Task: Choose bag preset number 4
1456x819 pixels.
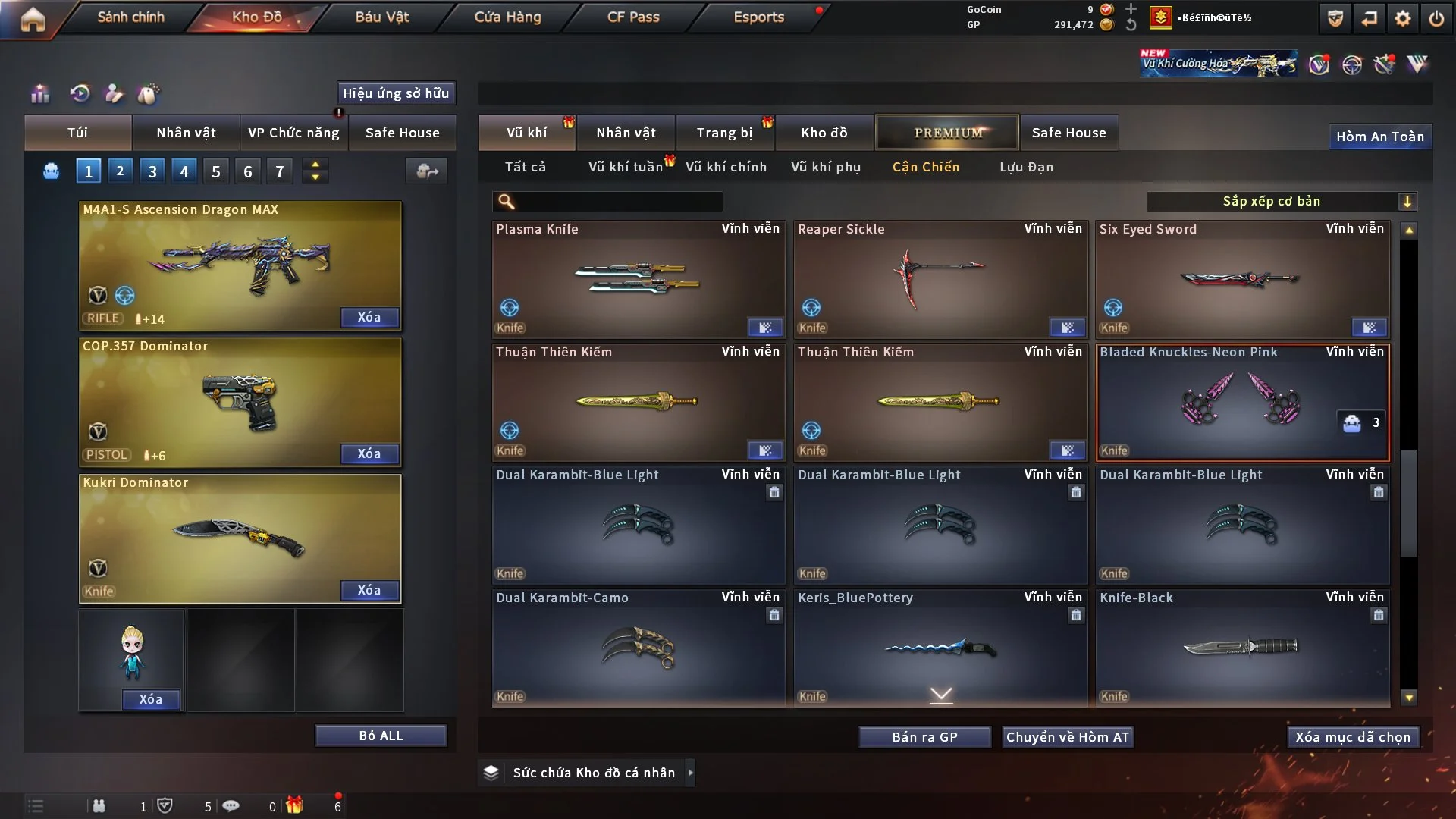Action: 184,171
